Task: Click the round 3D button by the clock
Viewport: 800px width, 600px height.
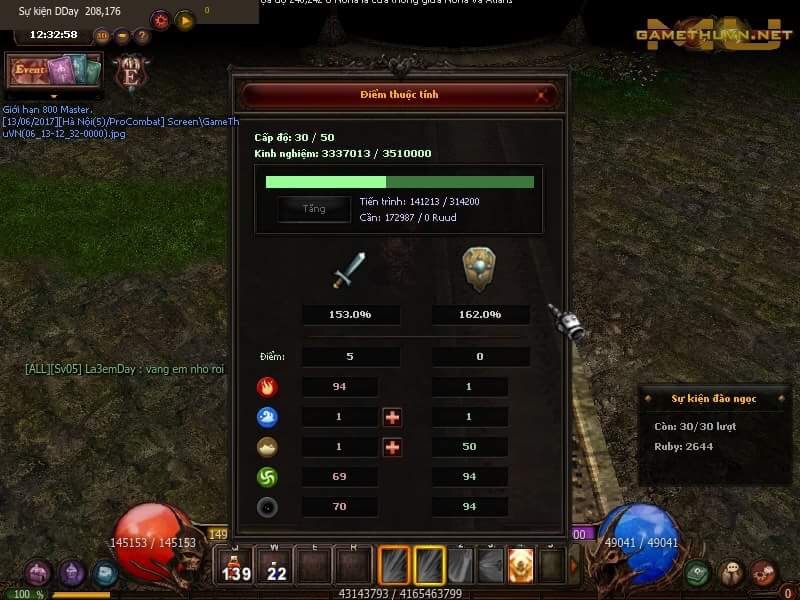Action: pos(102,36)
